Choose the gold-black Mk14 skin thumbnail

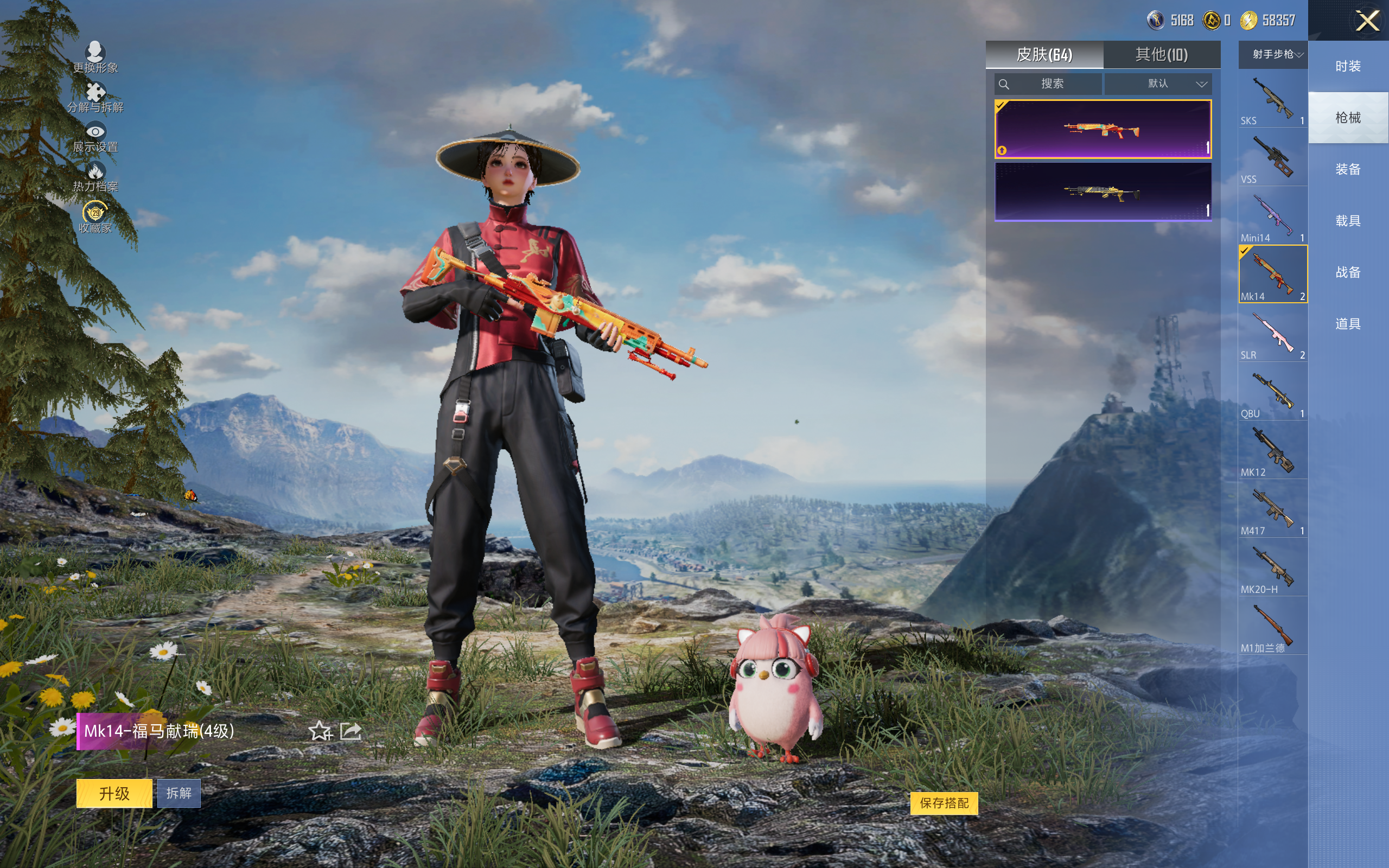coord(1103,192)
